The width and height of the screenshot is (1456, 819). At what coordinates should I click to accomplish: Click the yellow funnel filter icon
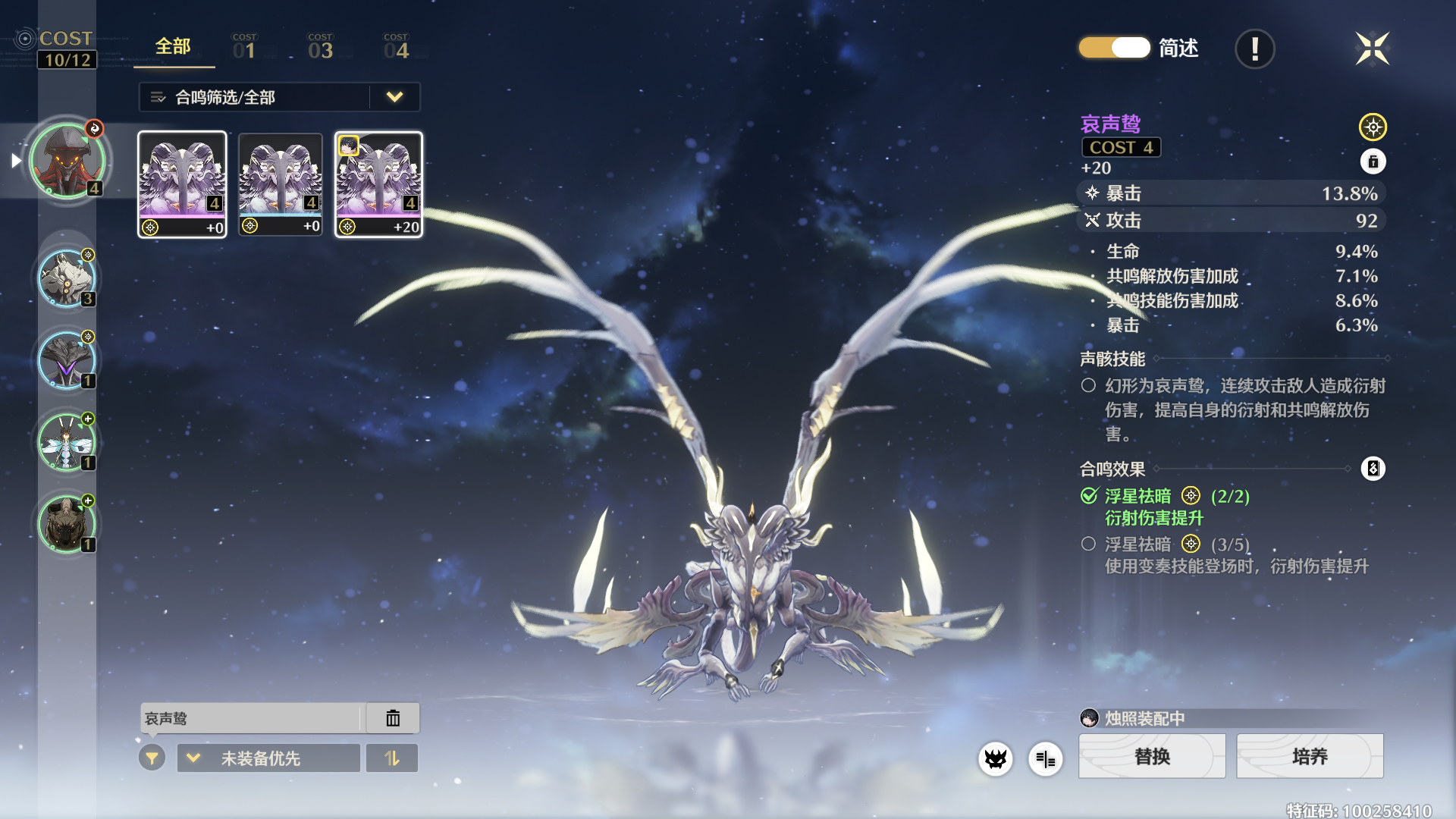click(152, 758)
